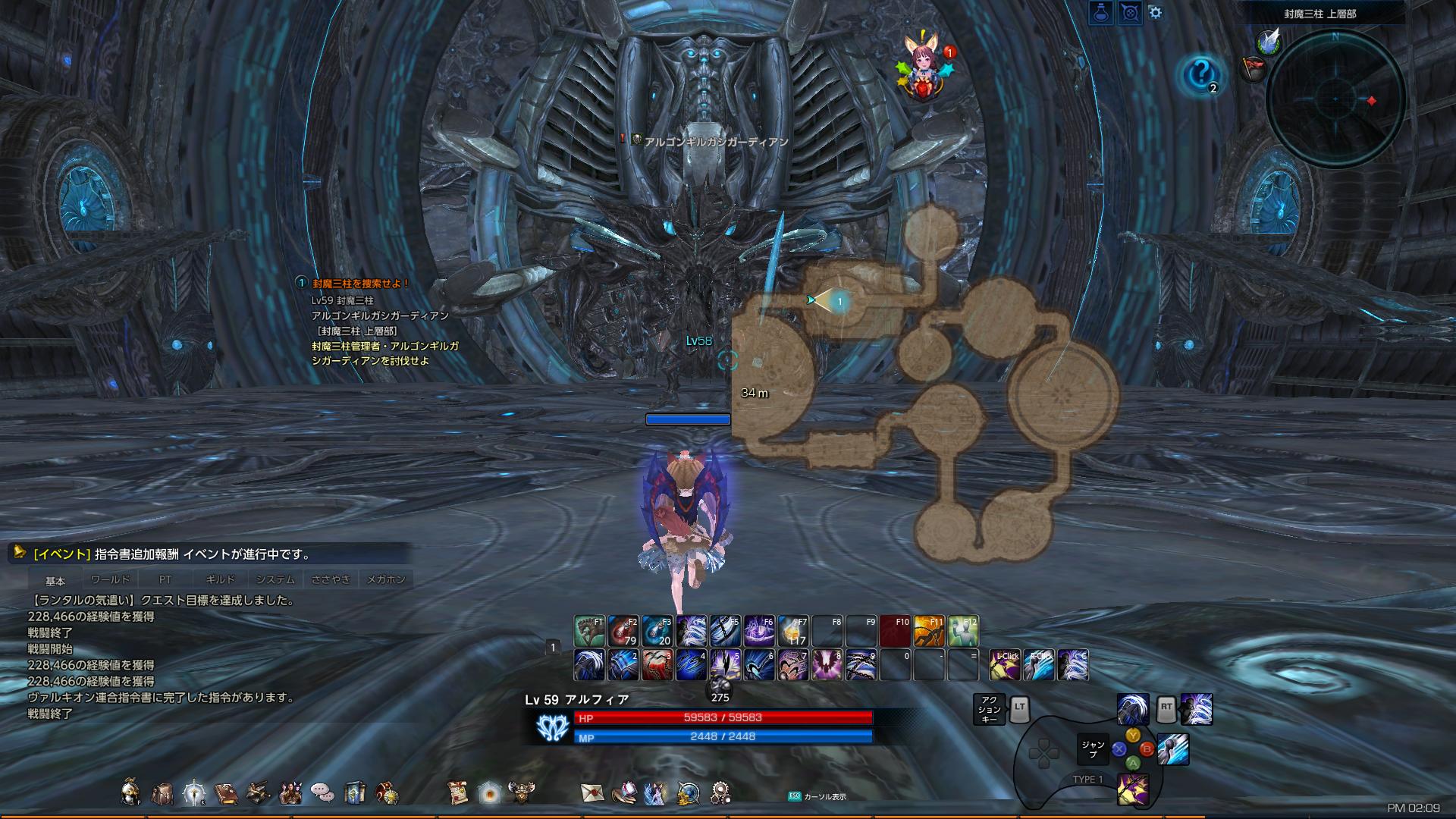Open the inventory bag icon
This screenshot has width=1456, height=819.
point(164,791)
